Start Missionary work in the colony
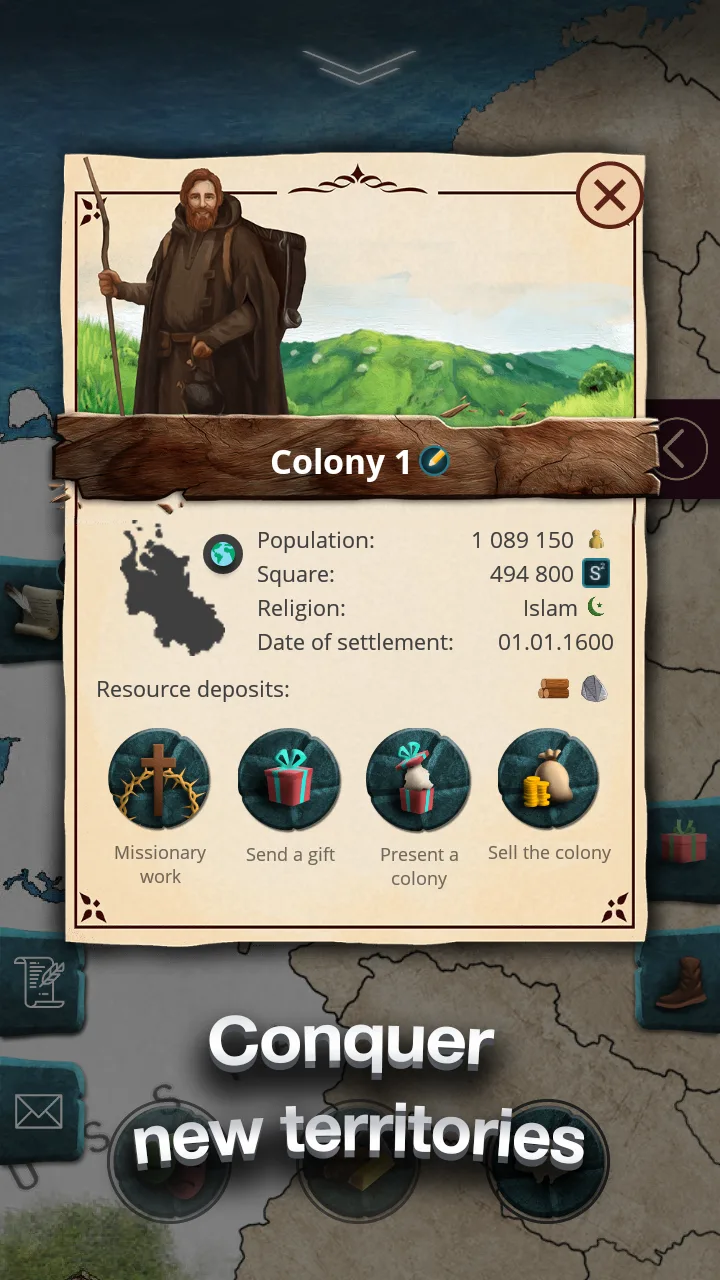Viewport: 720px width, 1280px height. (x=159, y=779)
